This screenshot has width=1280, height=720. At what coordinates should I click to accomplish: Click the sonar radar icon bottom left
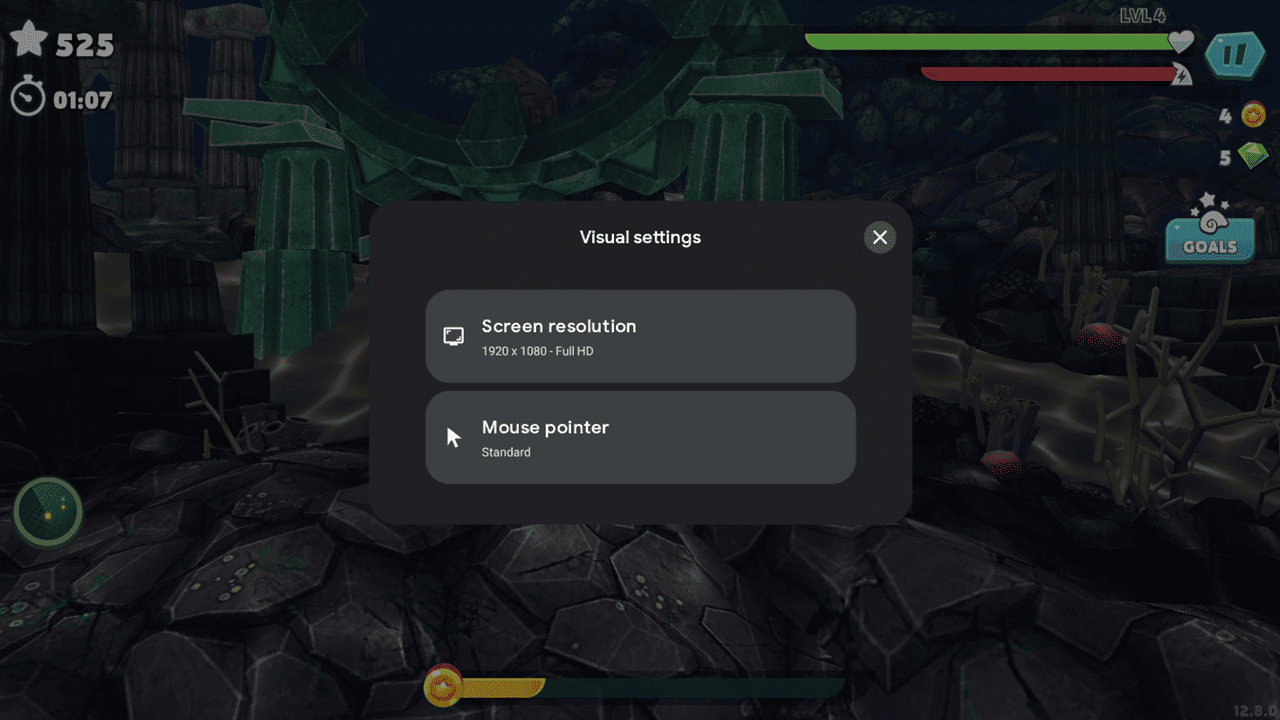(x=47, y=511)
